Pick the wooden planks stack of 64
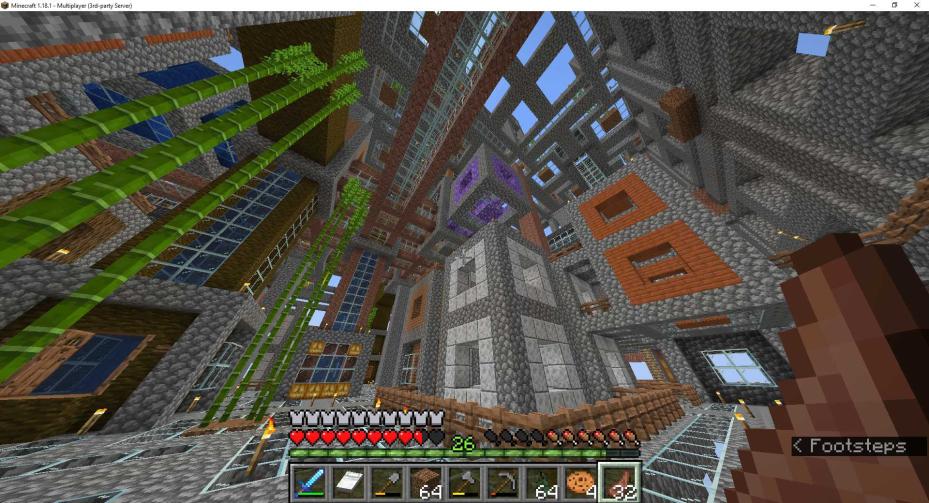The image size is (929, 503). coord(425,483)
